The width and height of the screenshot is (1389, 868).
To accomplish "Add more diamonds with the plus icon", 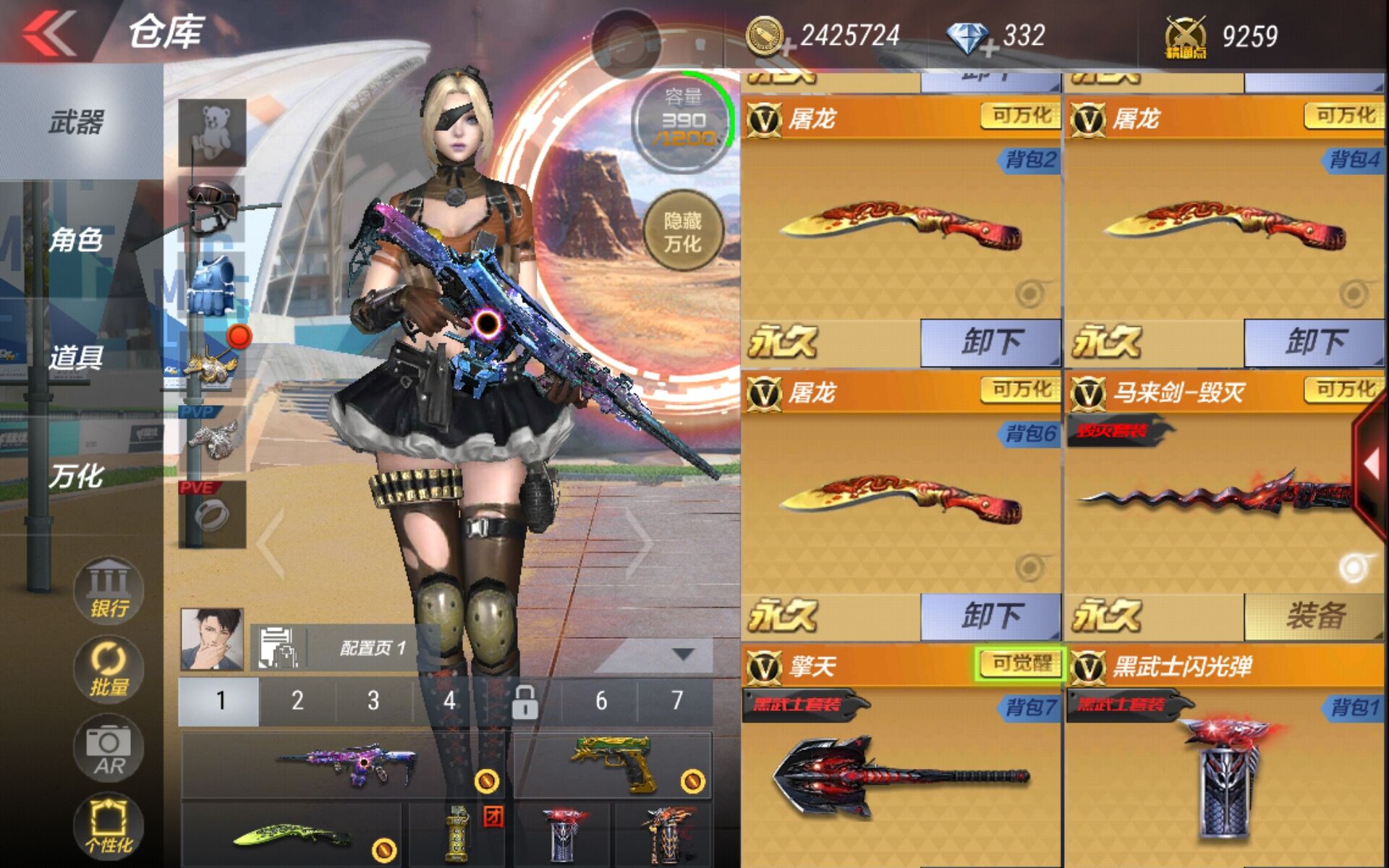I will tap(988, 48).
